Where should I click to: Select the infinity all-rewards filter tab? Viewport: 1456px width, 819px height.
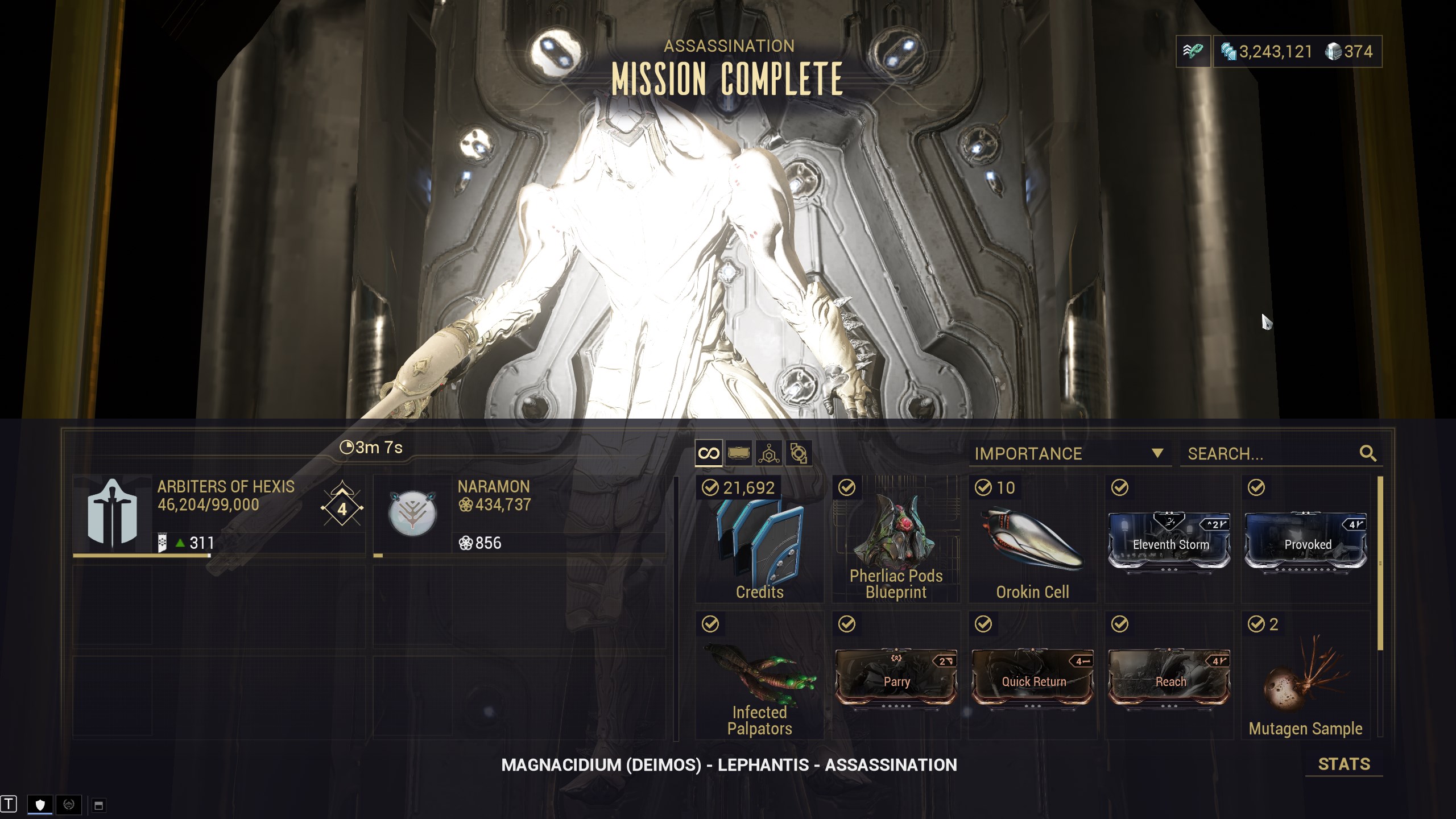click(709, 453)
